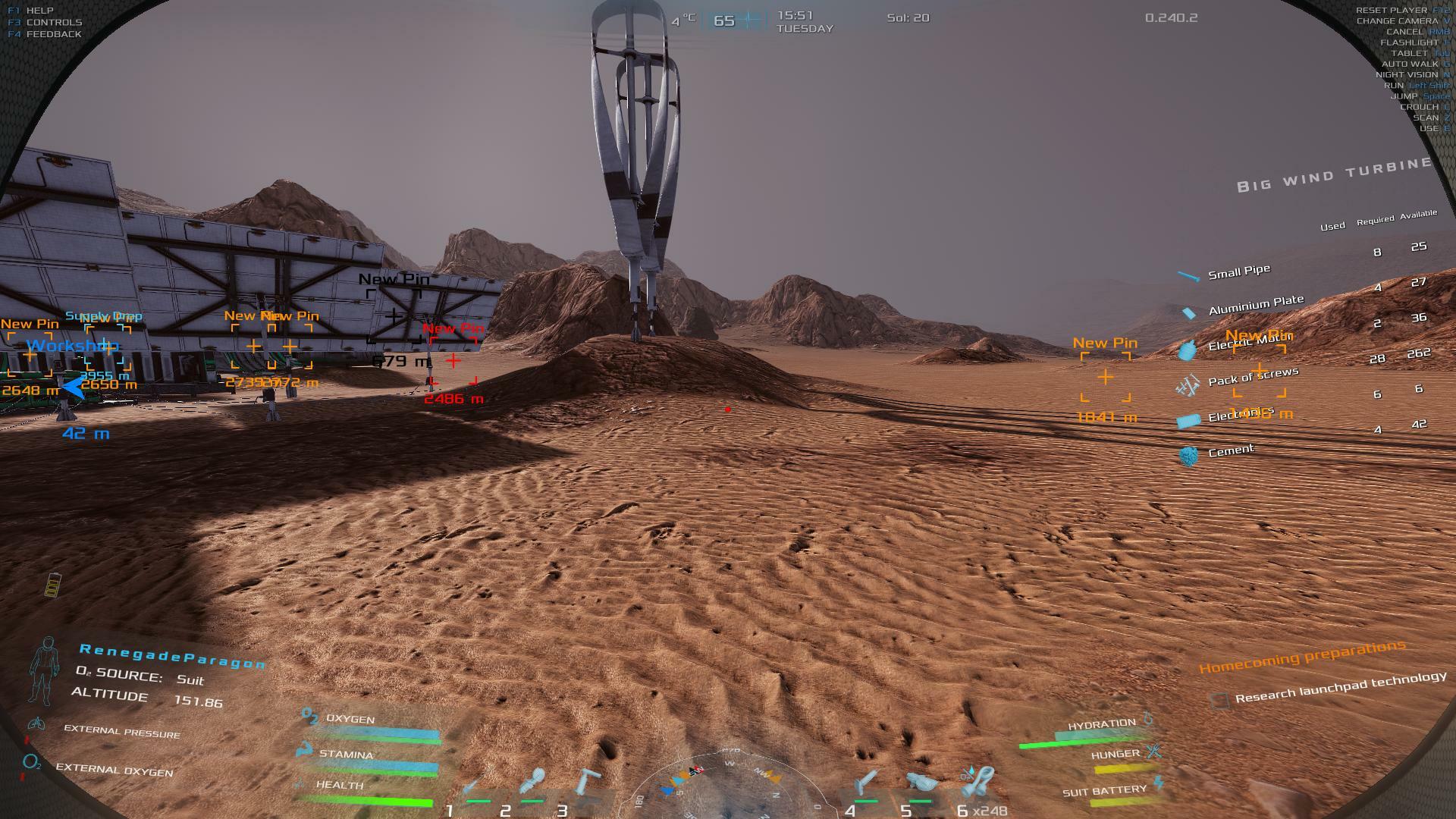
Task: Click the Cement resource icon
Action: pyautogui.click(x=1189, y=455)
